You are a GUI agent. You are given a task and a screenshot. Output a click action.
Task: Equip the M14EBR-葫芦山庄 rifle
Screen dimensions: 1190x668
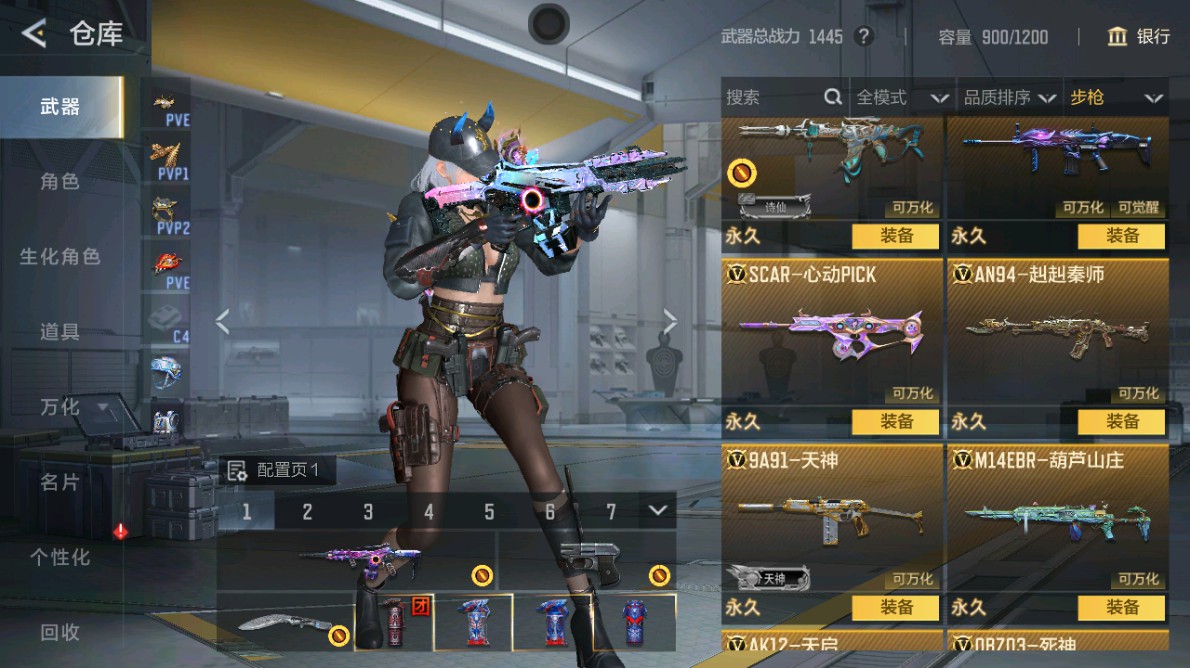point(1121,607)
